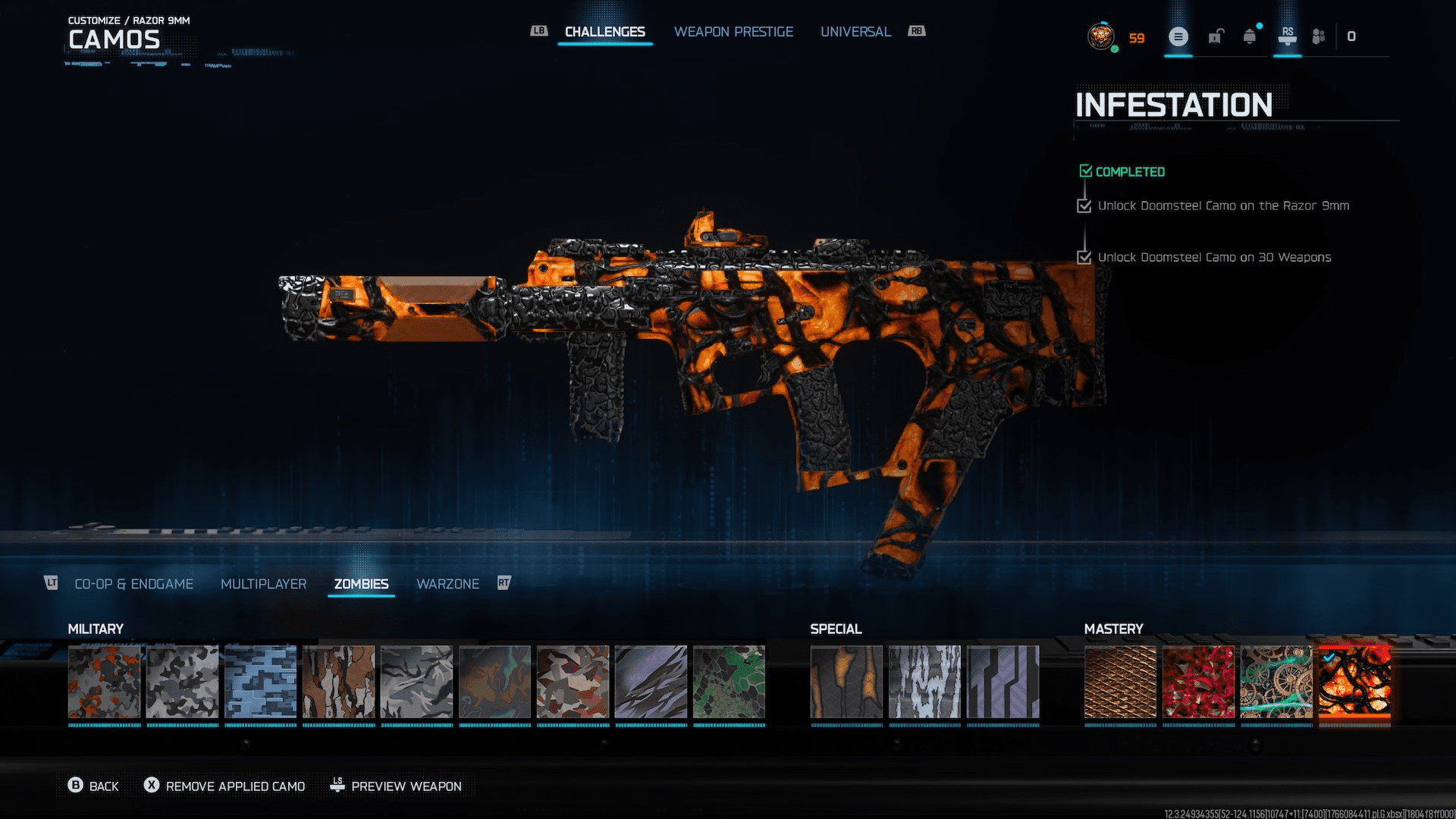Toggle the COMPLETED checkbox in the Infestation panel

[1085, 171]
